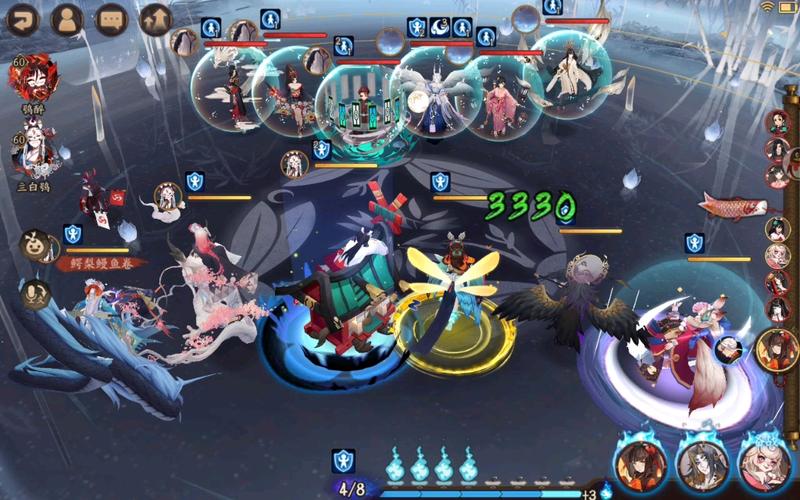
Task: Activate the dark-haired red-robed skill icon
Action: point(641,464)
